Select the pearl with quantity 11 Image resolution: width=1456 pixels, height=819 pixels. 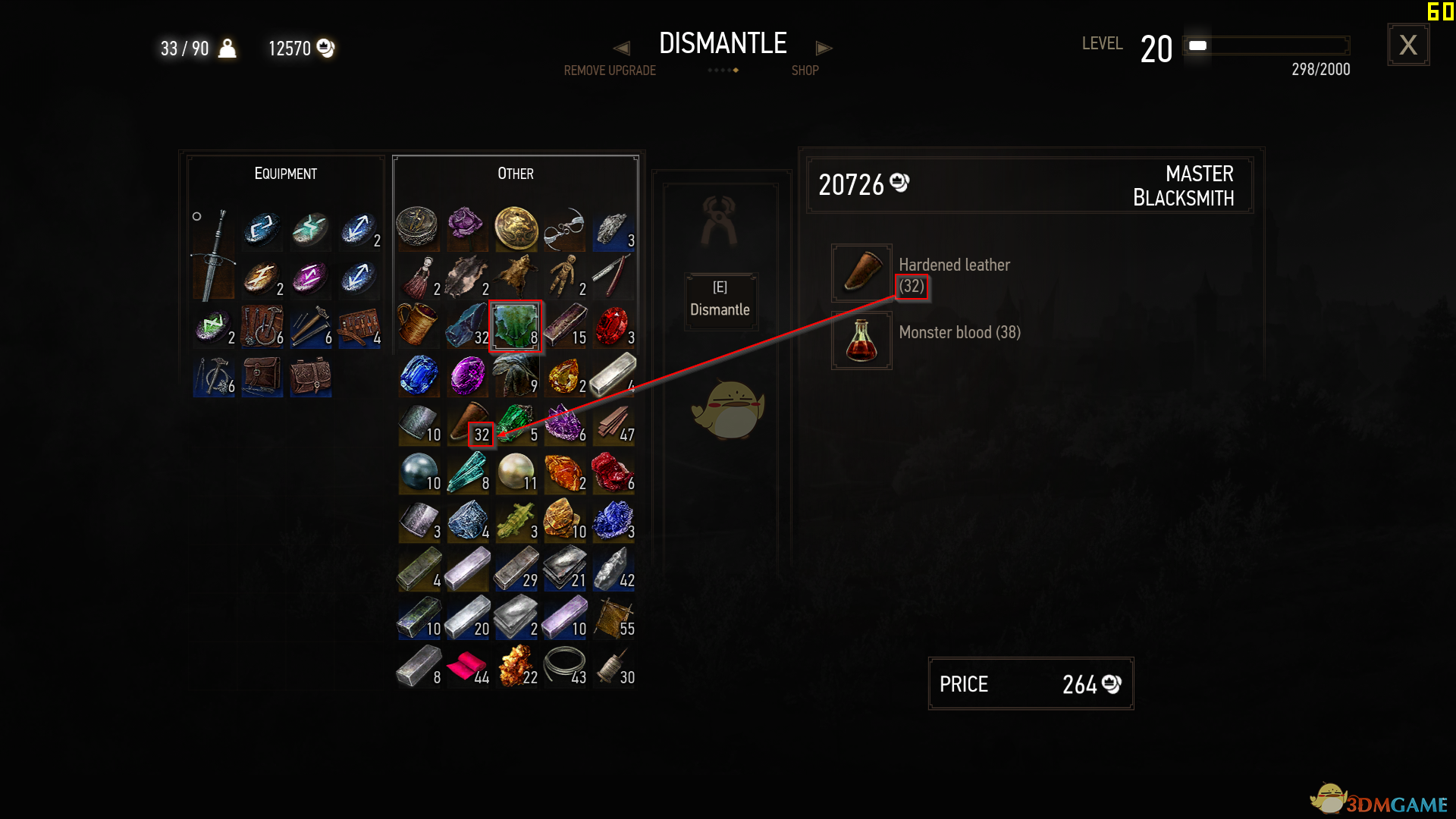516,472
